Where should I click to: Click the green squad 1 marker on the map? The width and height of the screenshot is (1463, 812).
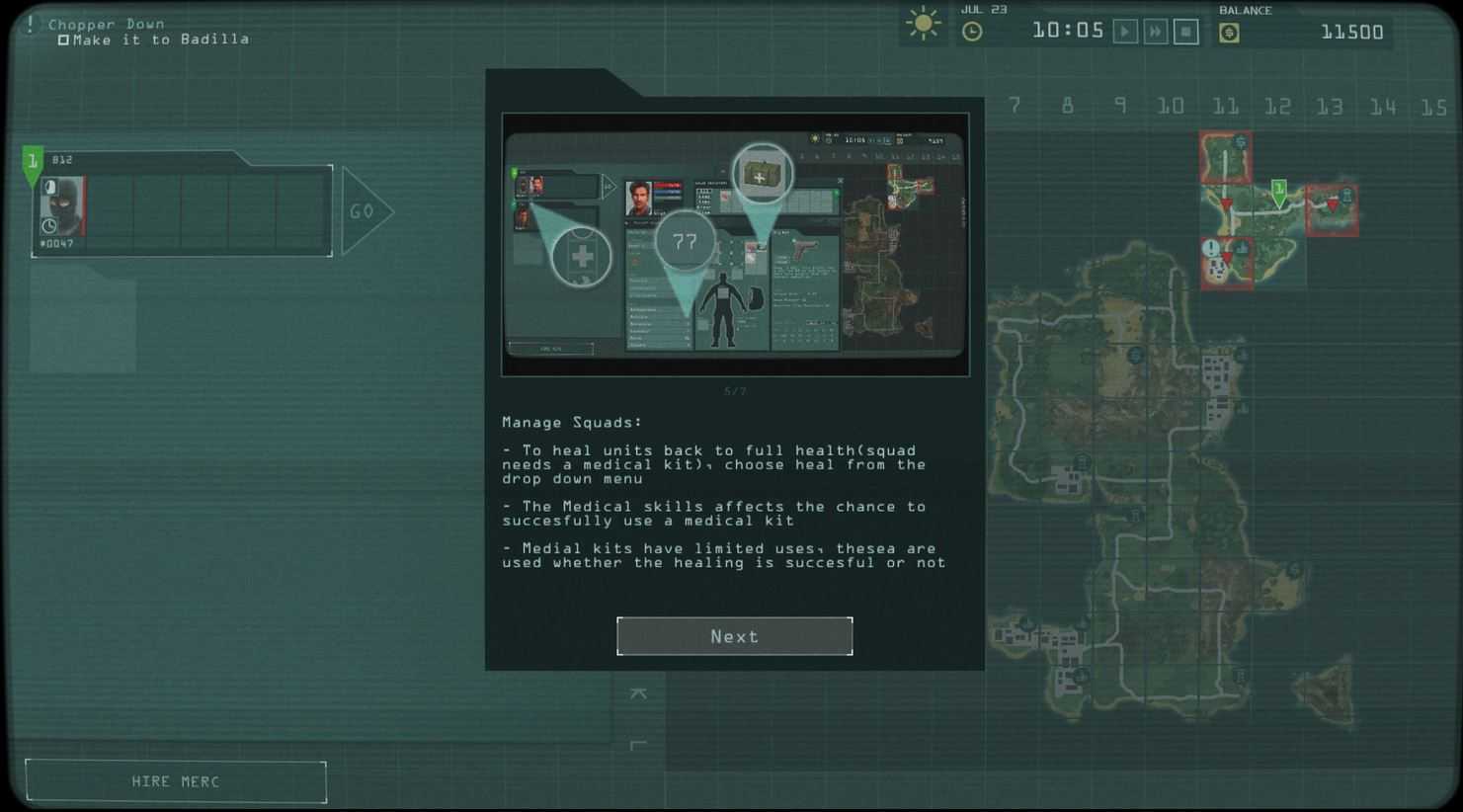(1278, 191)
